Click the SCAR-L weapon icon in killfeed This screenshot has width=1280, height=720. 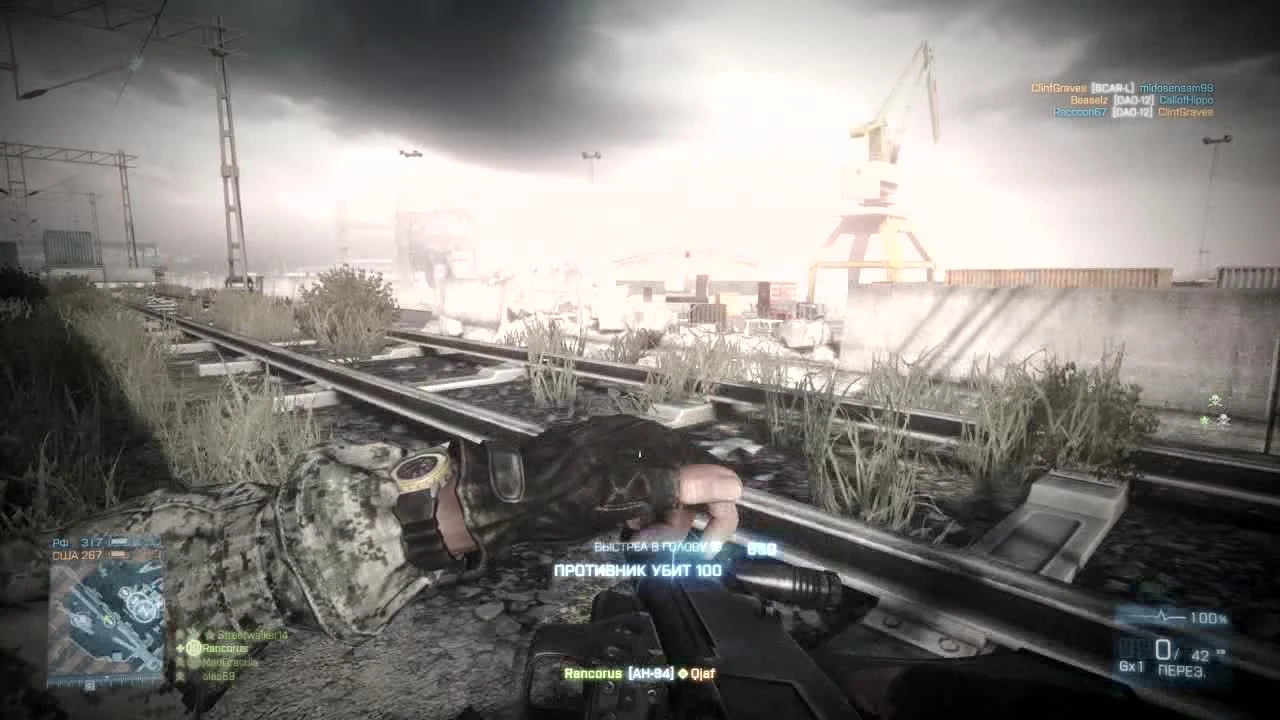pos(1113,88)
